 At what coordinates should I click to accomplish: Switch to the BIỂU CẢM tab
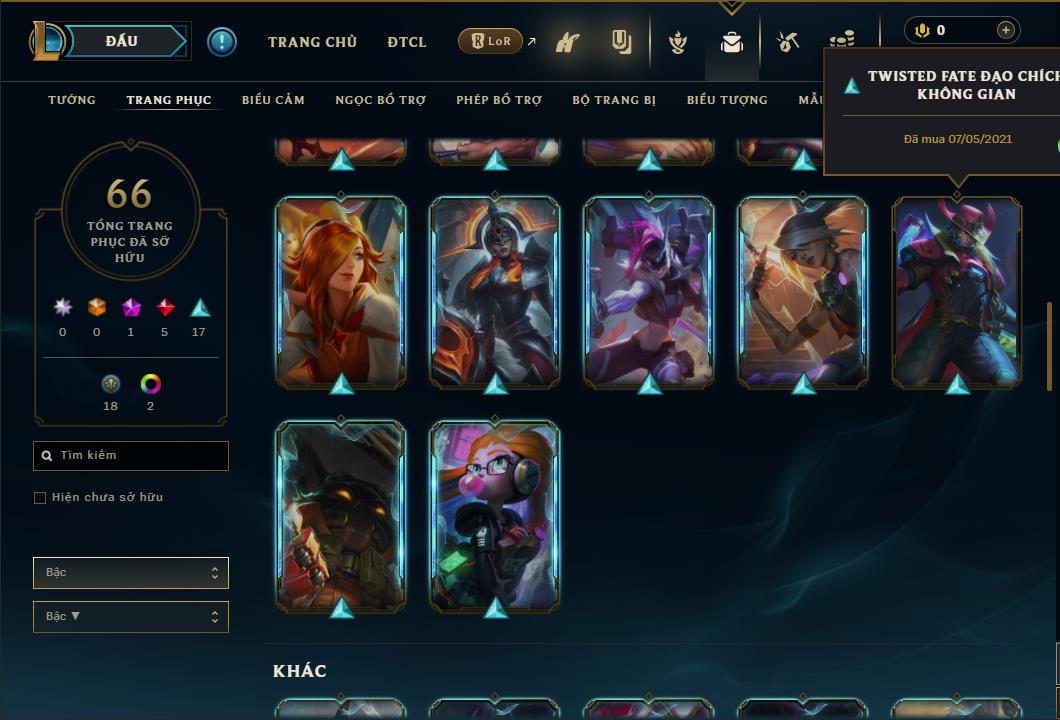[273, 100]
